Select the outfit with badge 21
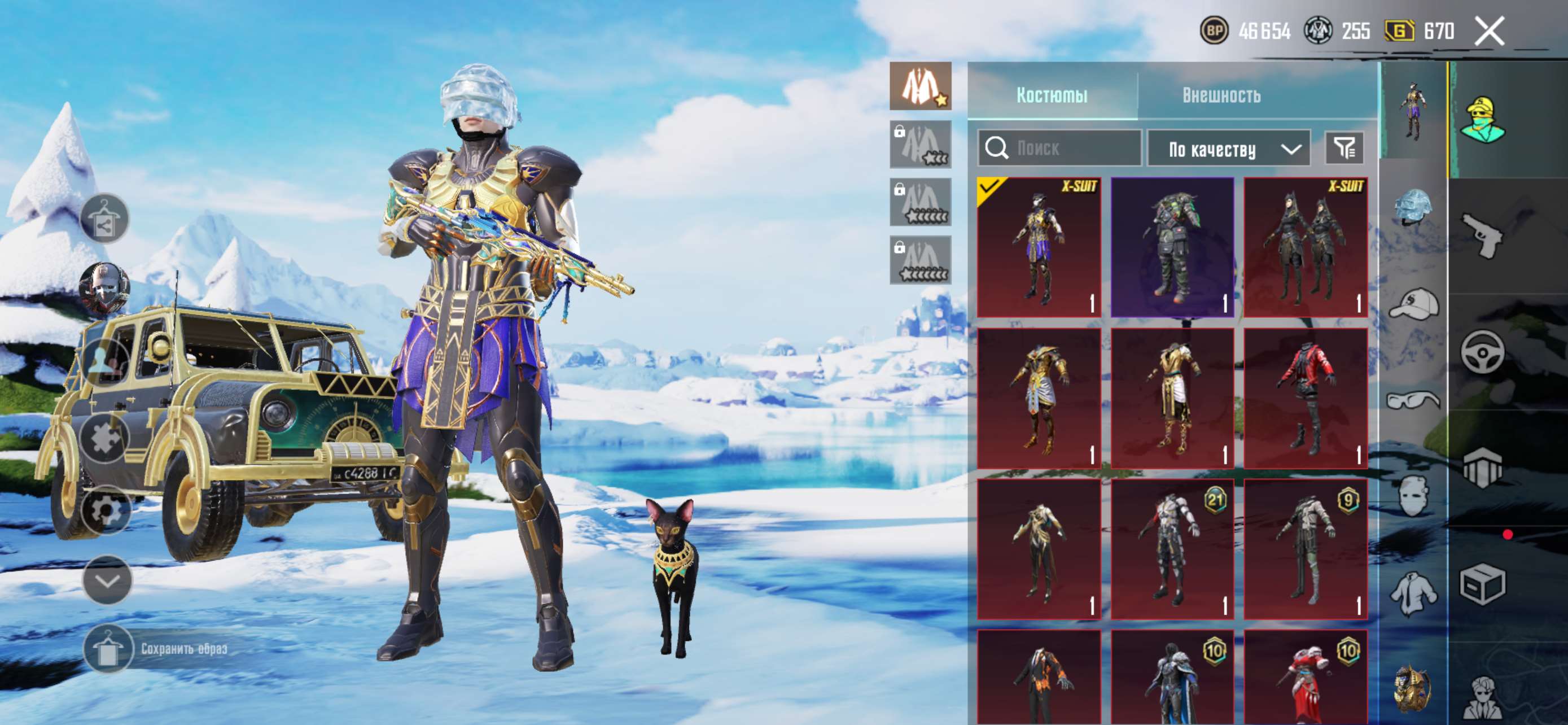1568x725 pixels. (1172, 549)
